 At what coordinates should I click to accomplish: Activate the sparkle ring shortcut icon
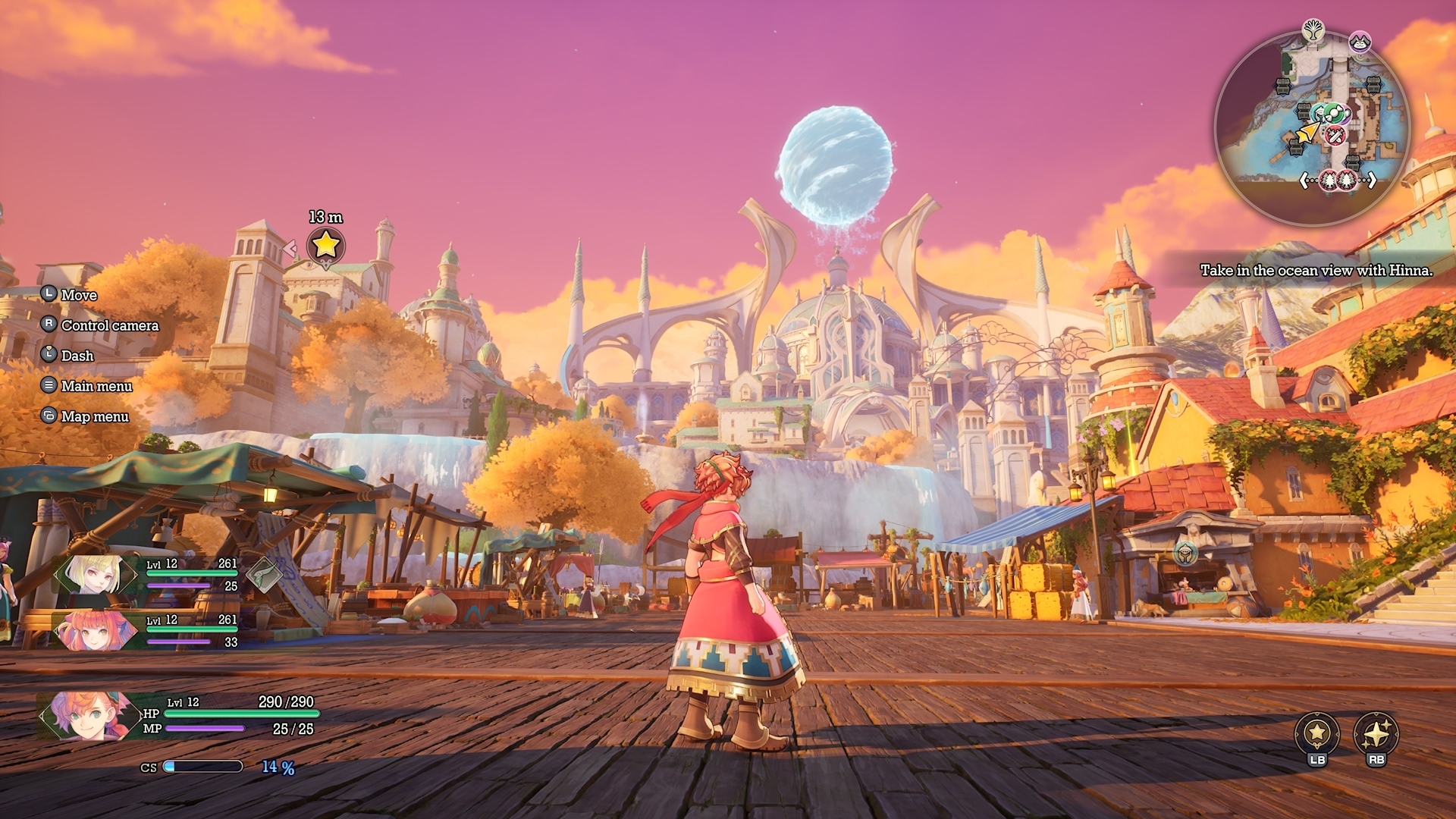[x=1376, y=733]
